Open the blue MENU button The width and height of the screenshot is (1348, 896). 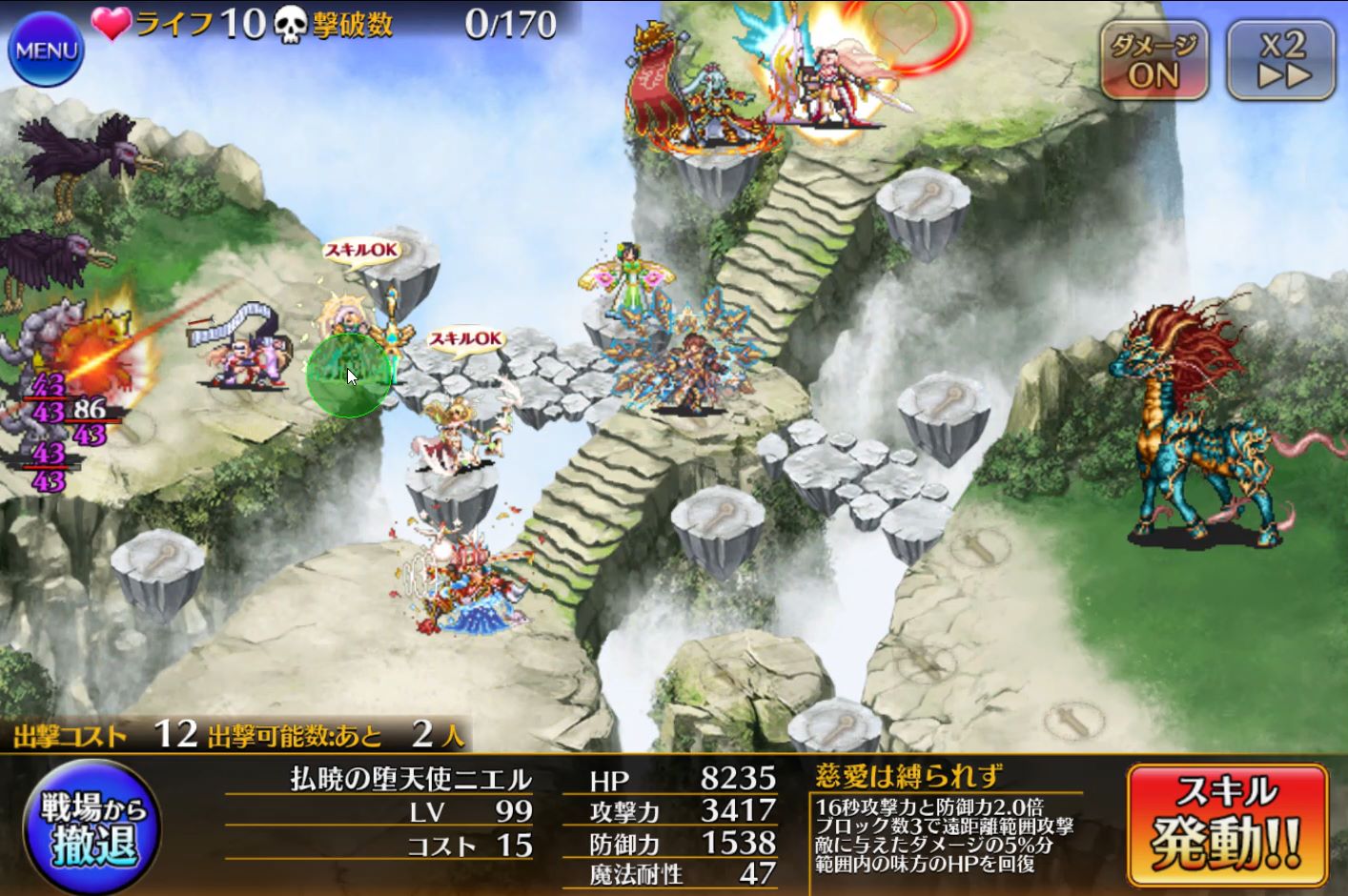[x=46, y=50]
